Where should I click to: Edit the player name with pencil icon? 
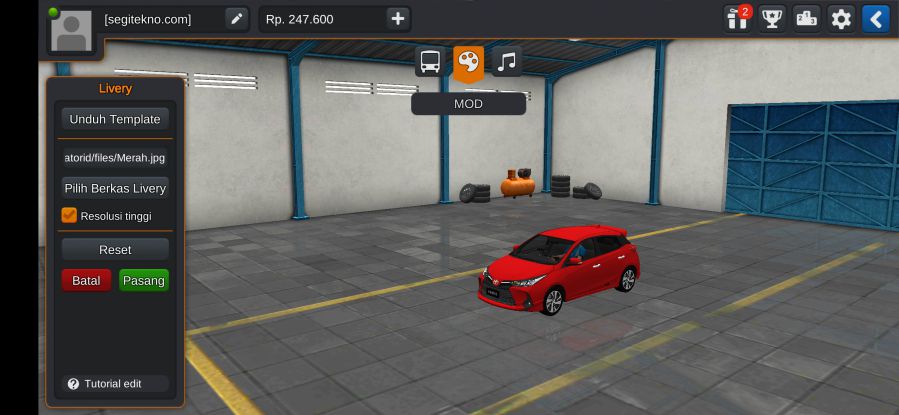click(236, 18)
